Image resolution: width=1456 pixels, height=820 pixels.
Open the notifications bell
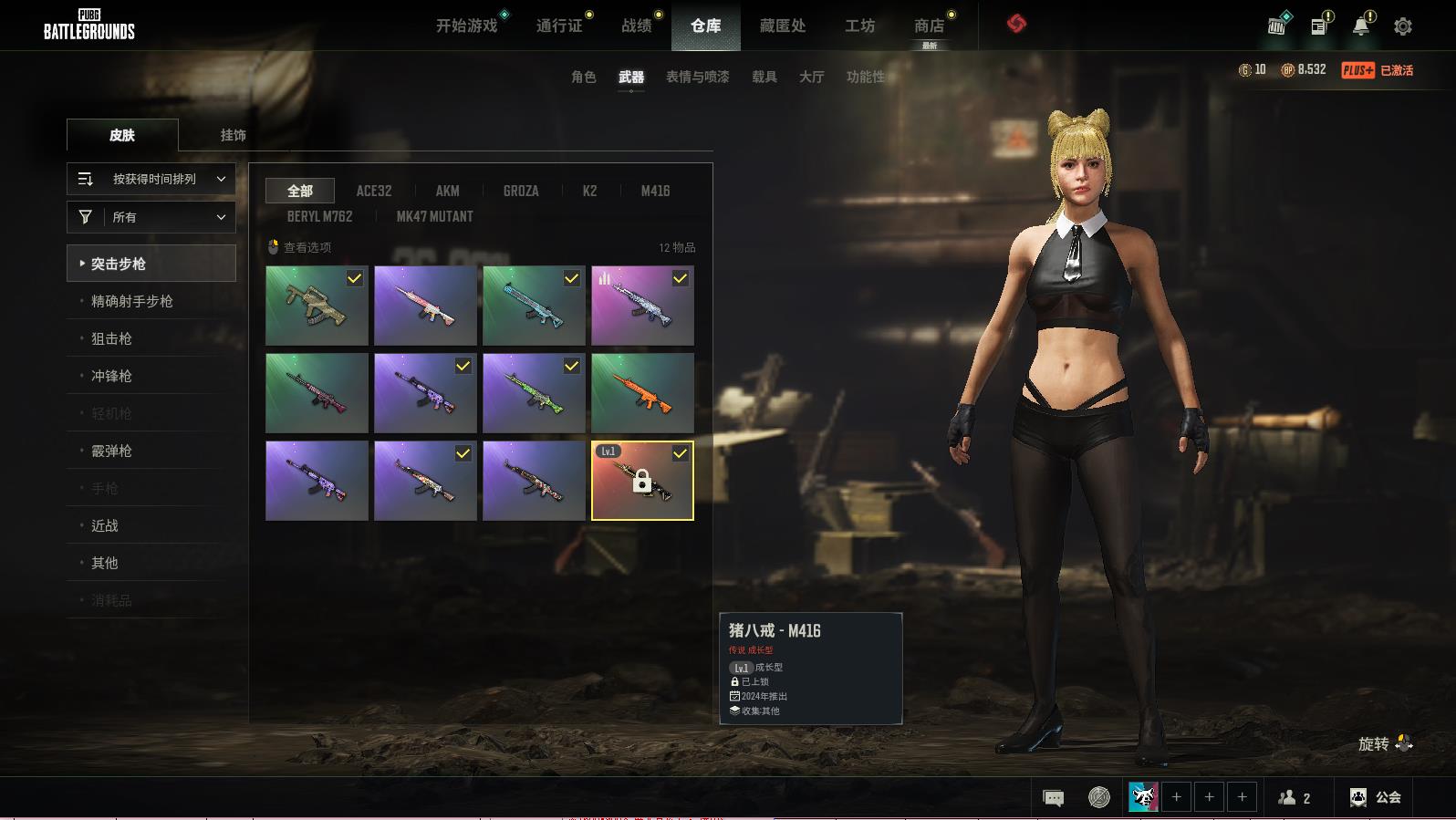(1360, 26)
